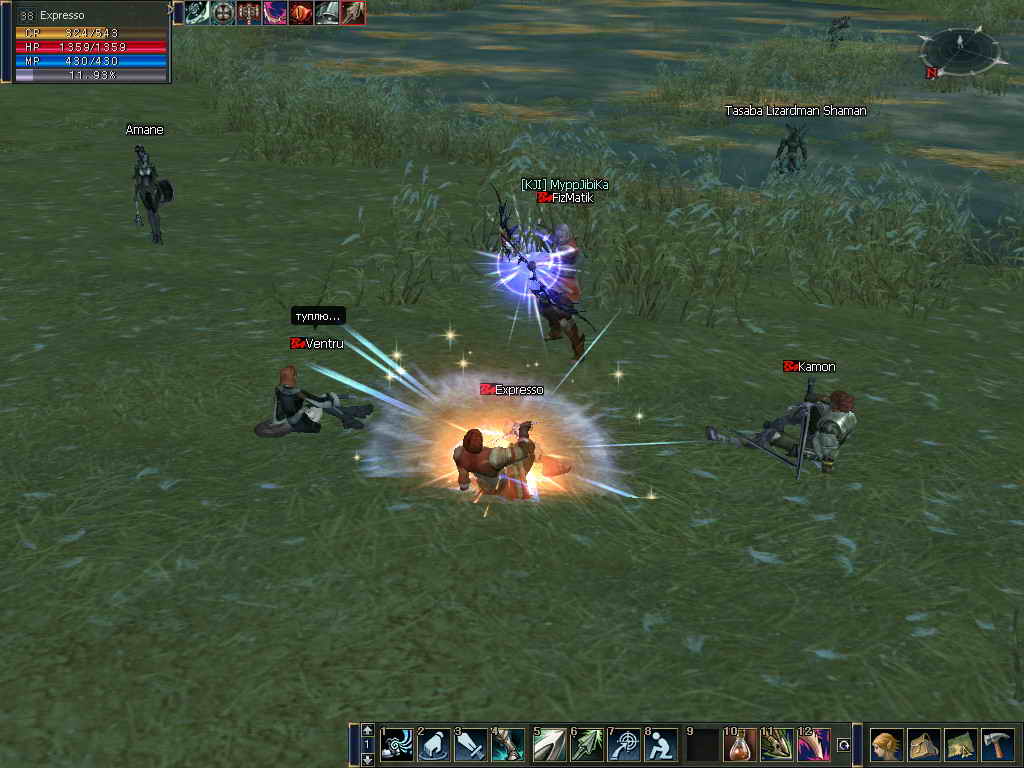Activate the pink claw skill in slot 12
Screen dimensions: 1024x768
tap(813, 745)
